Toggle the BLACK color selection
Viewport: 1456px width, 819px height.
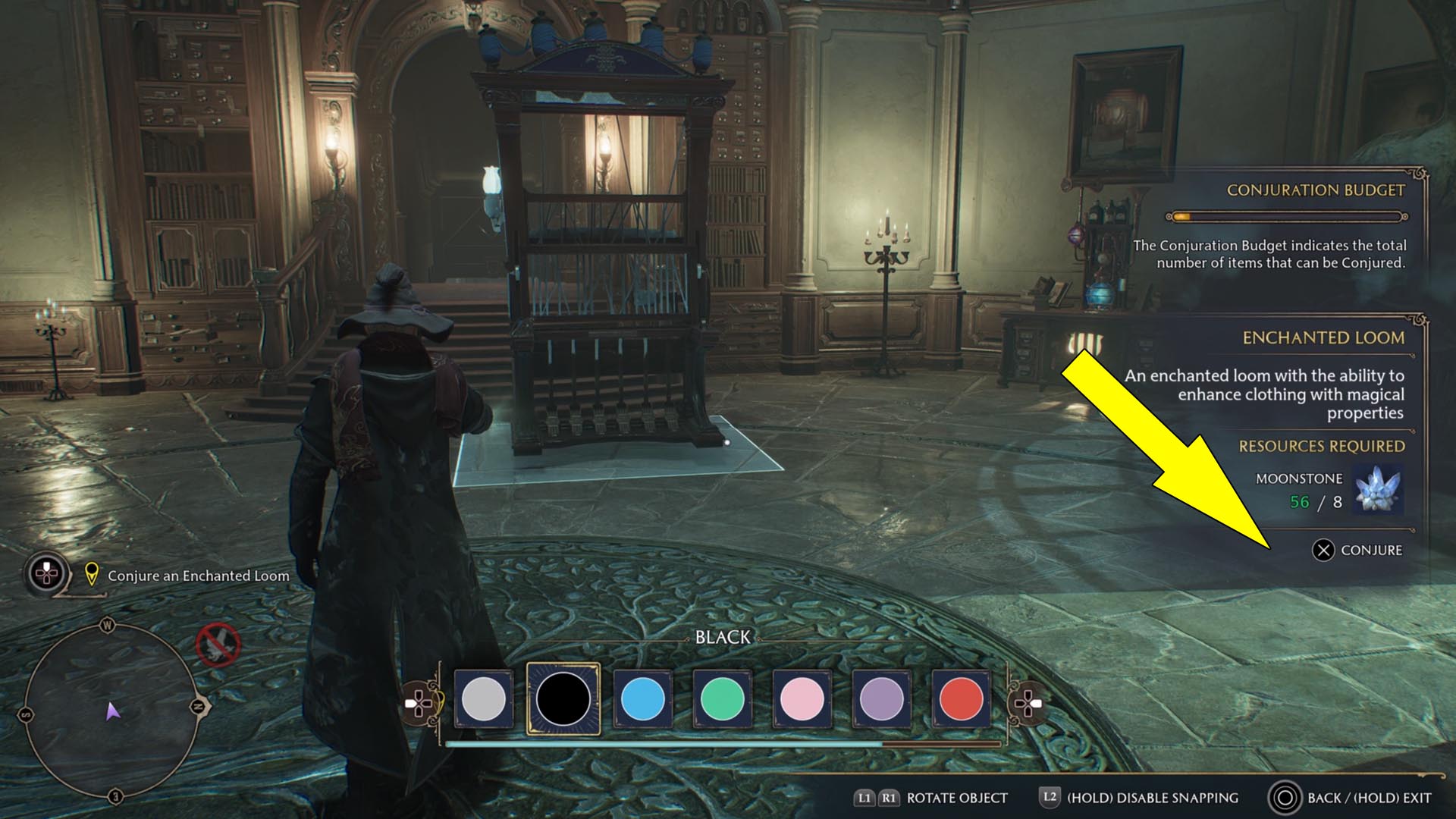click(563, 699)
